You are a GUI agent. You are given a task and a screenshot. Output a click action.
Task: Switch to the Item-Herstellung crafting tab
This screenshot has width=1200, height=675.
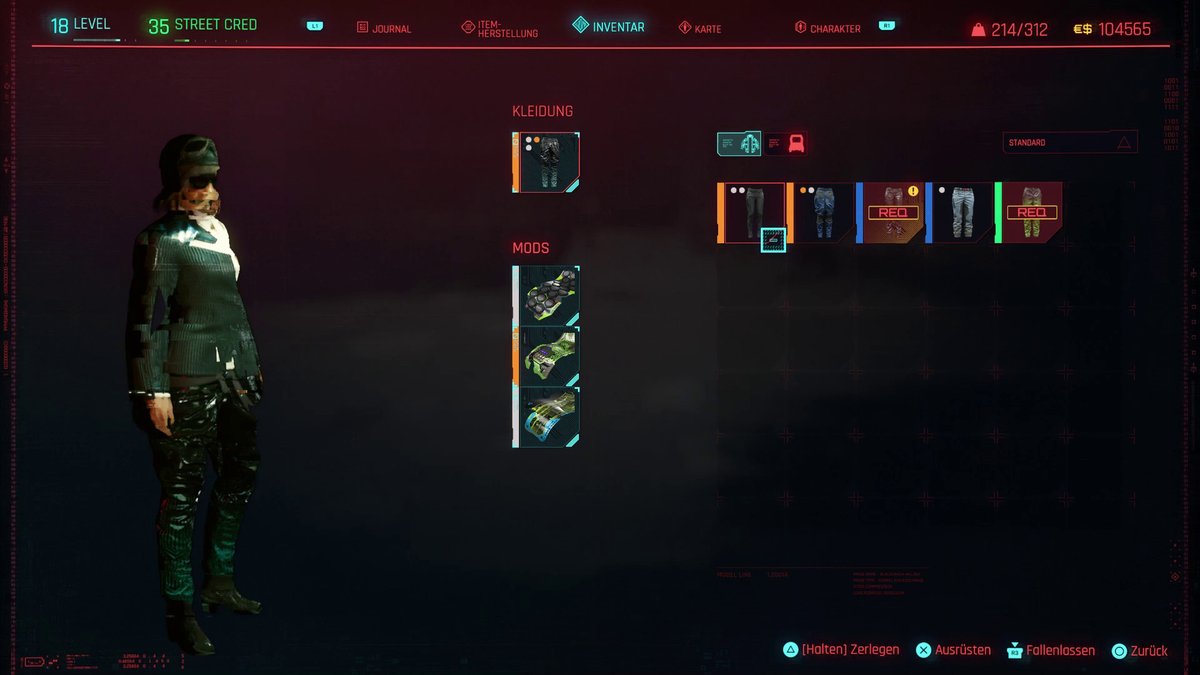[x=500, y=28]
